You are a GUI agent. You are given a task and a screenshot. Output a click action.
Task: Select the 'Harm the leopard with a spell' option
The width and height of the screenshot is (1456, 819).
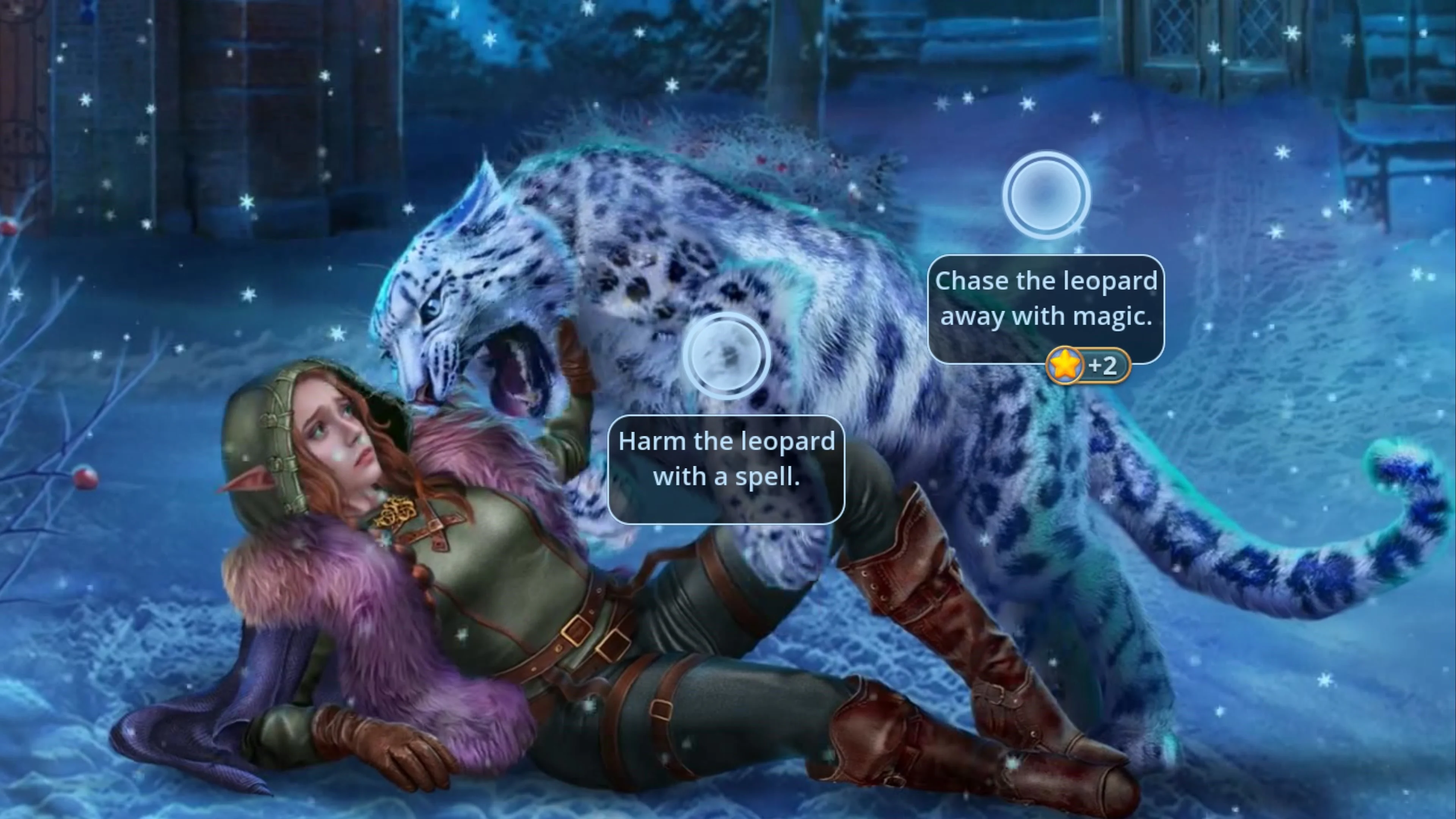coord(726,459)
